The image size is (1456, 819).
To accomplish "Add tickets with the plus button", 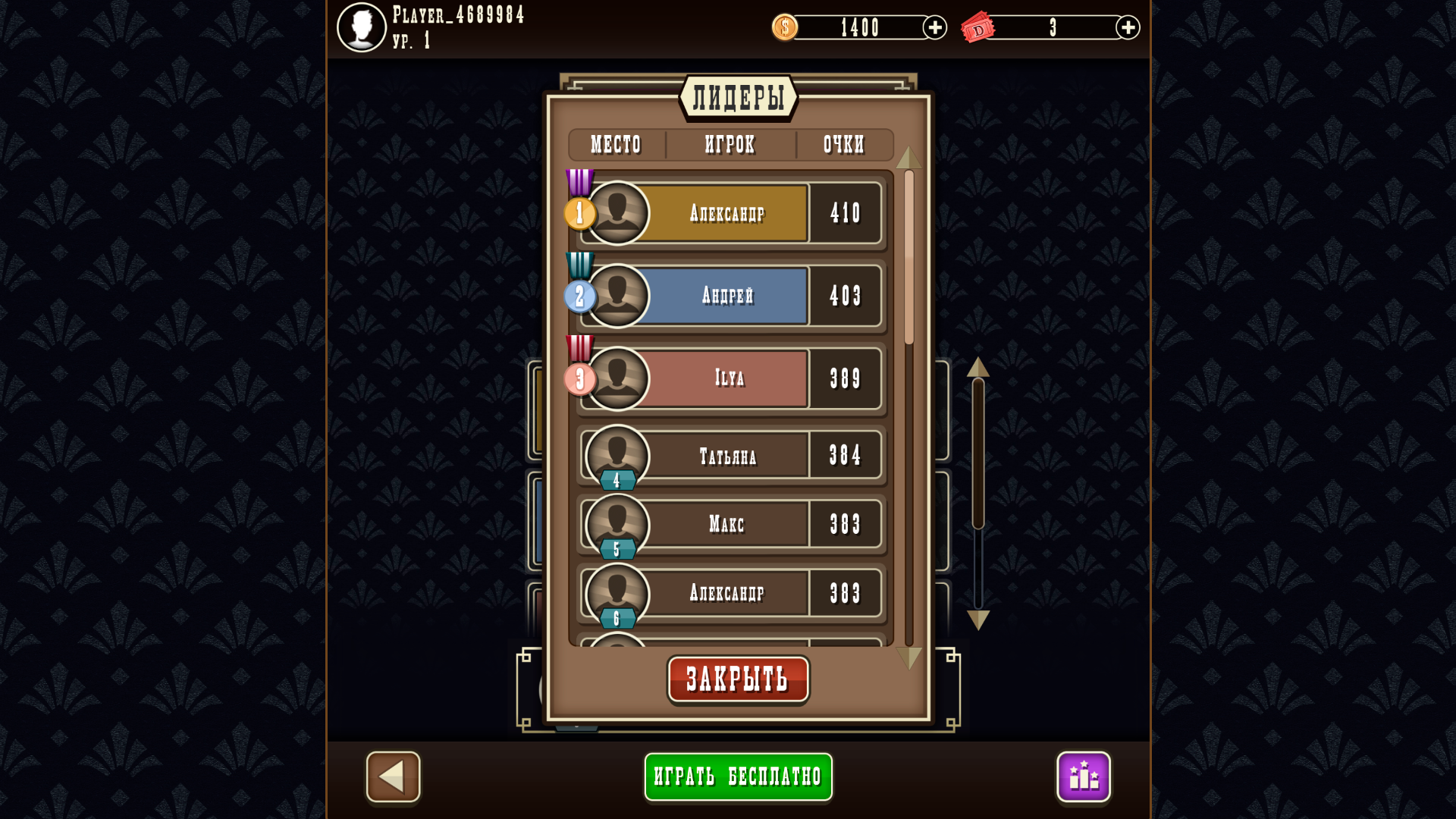I will click(1128, 27).
